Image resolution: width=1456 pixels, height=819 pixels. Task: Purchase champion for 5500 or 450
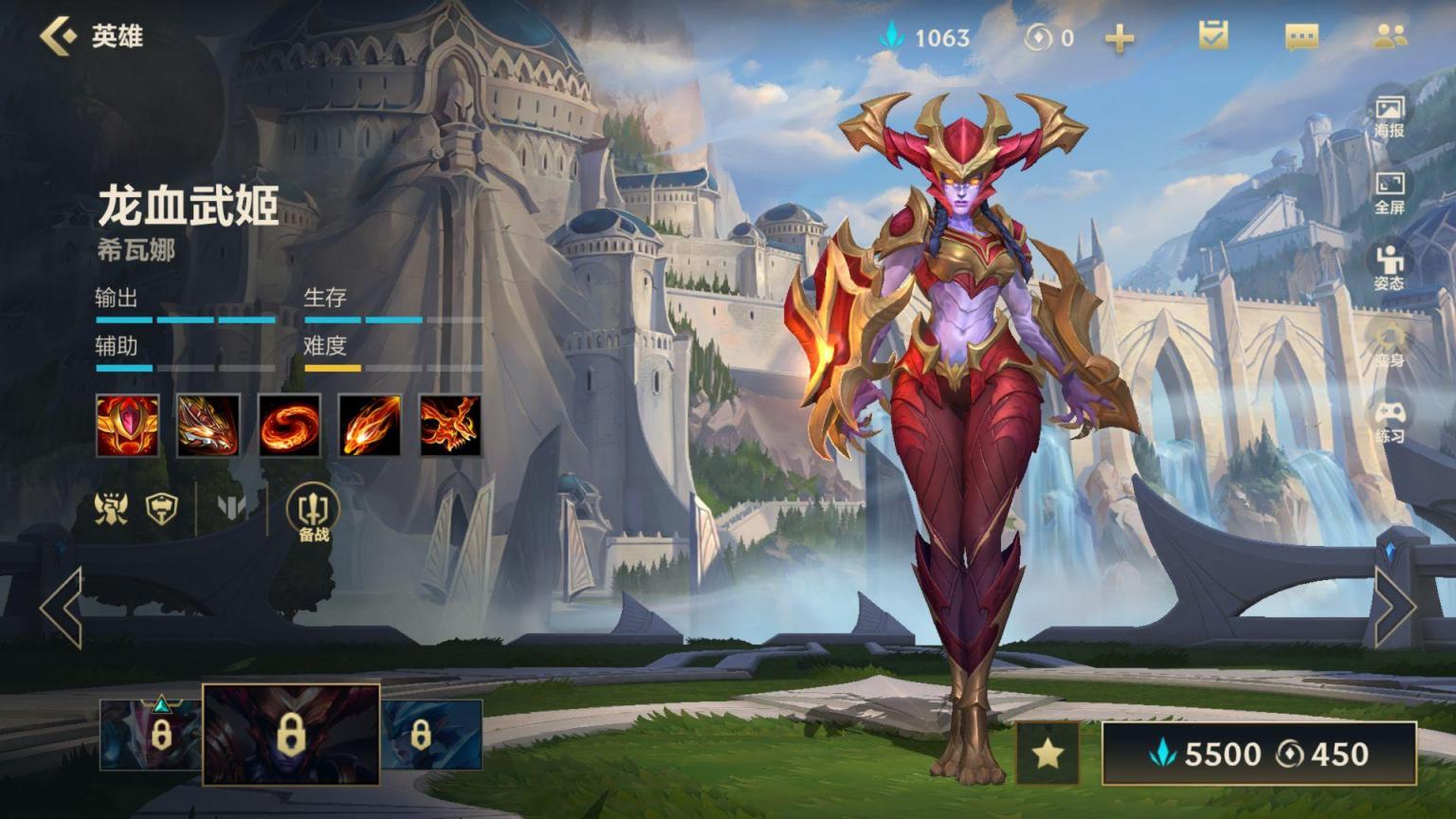click(x=1259, y=754)
